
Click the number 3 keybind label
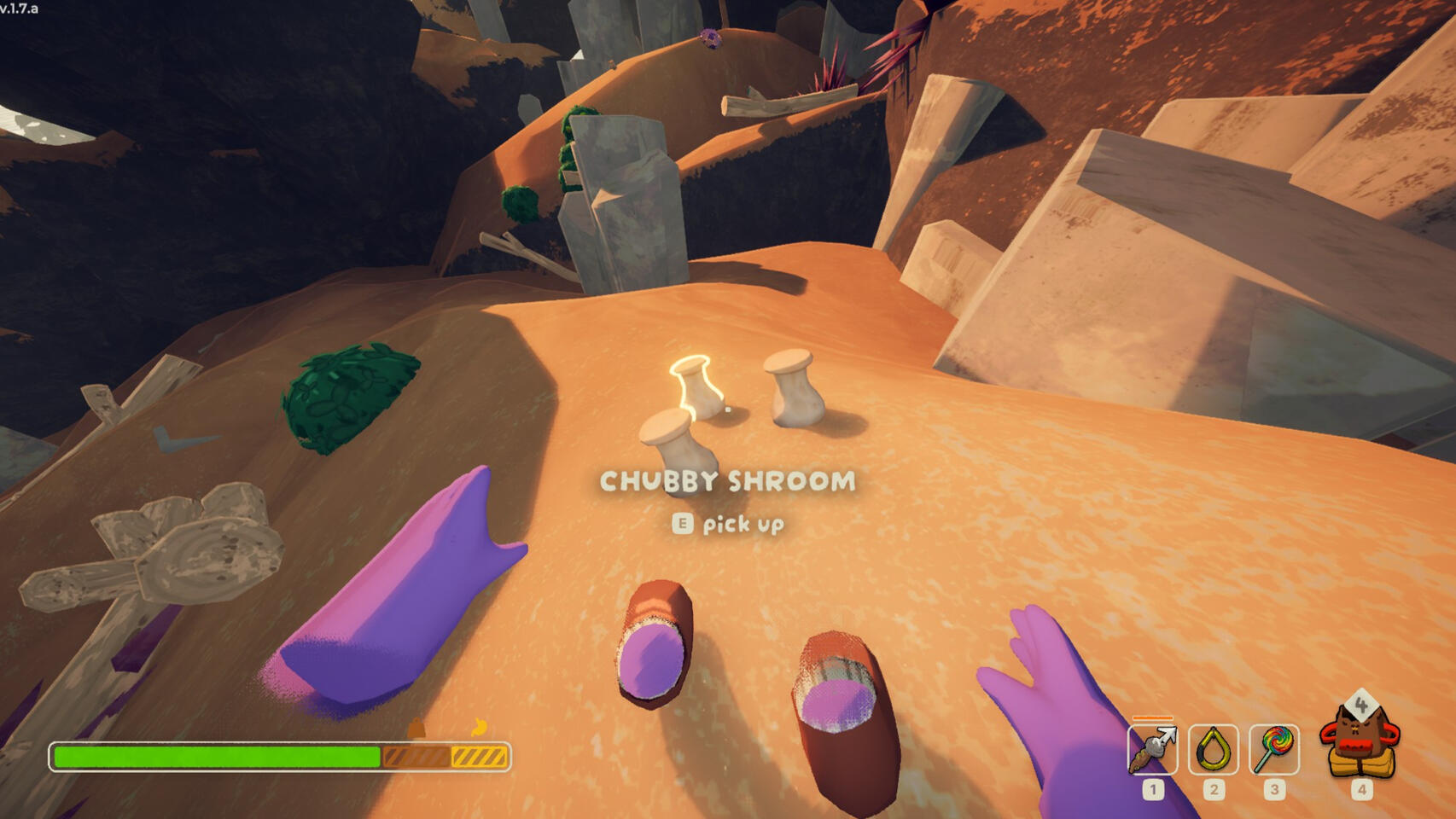(1273, 789)
